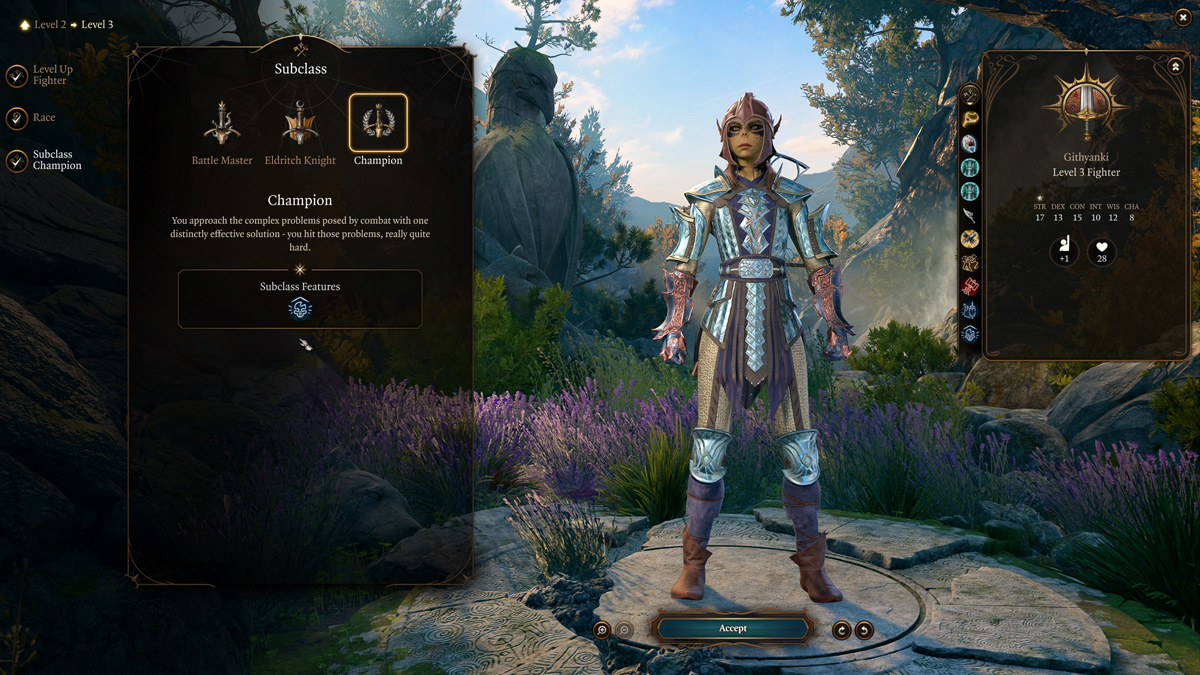
Task: Pick the Champion subclass
Action: (378, 123)
